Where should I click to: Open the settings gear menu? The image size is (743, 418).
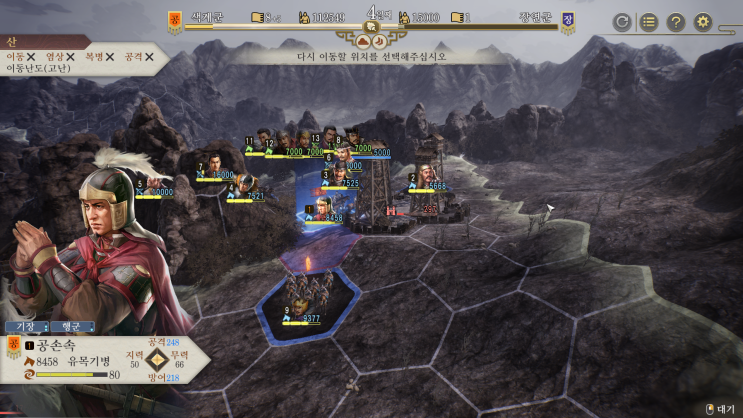[x=703, y=21]
